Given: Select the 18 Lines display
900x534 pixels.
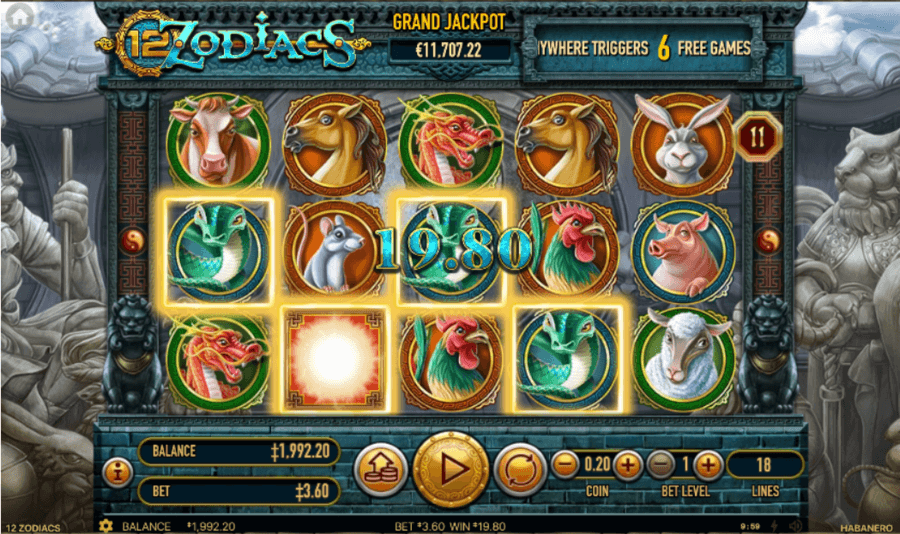Looking at the screenshot, I should coord(764,464).
